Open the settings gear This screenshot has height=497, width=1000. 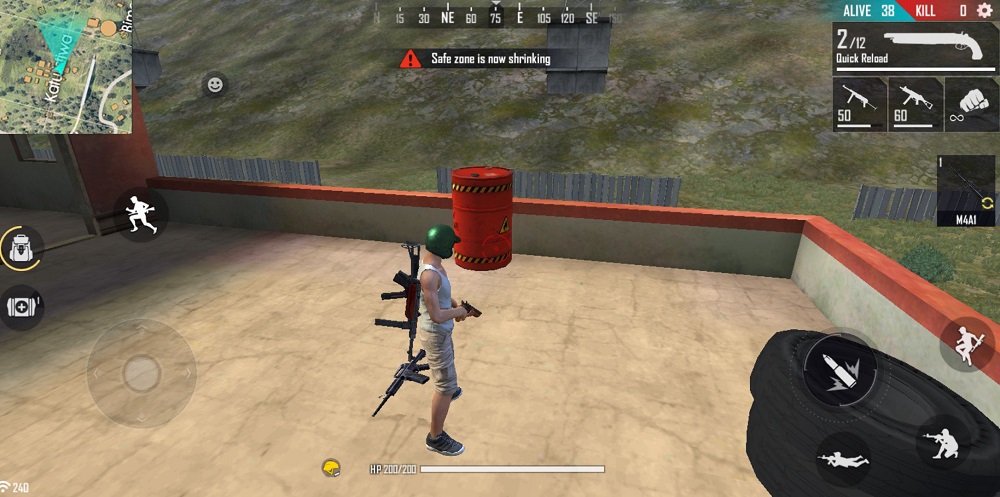984,11
